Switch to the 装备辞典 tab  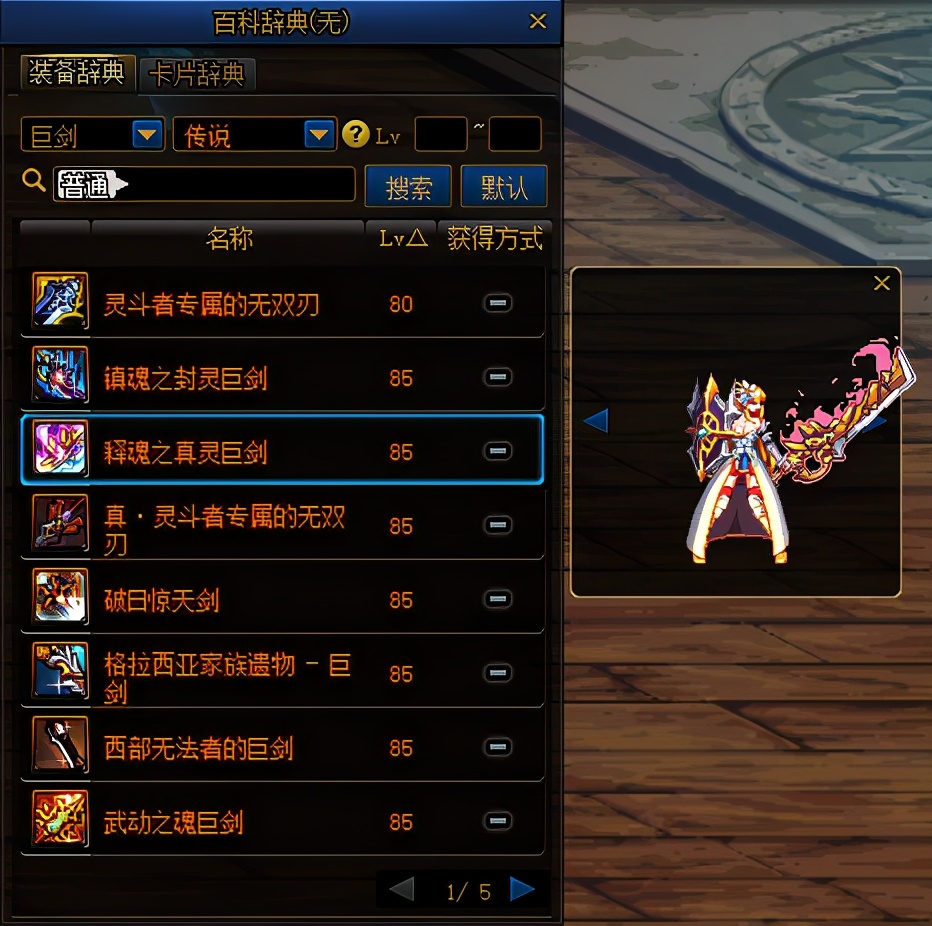click(x=76, y=73)
